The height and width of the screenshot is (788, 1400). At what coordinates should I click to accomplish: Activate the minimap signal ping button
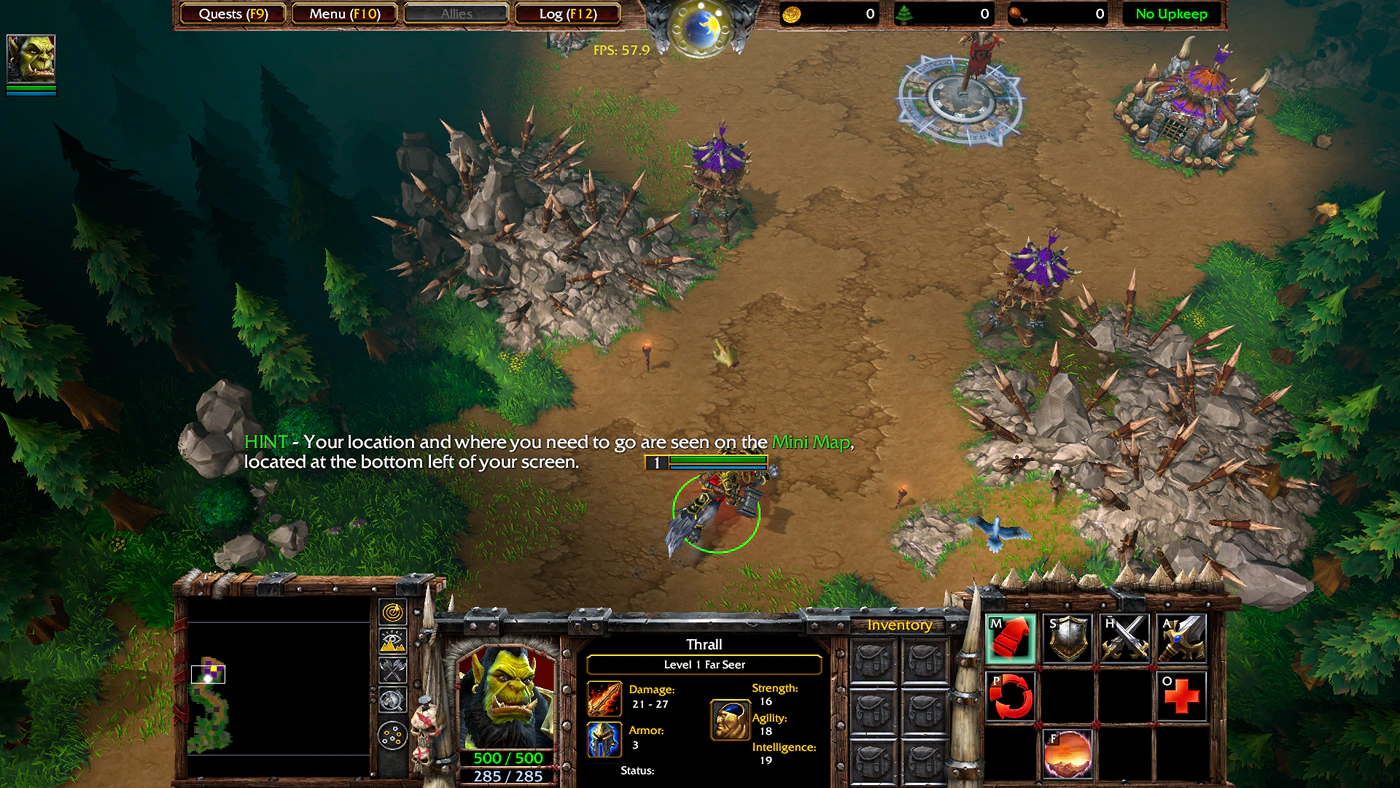click(392, 612)
